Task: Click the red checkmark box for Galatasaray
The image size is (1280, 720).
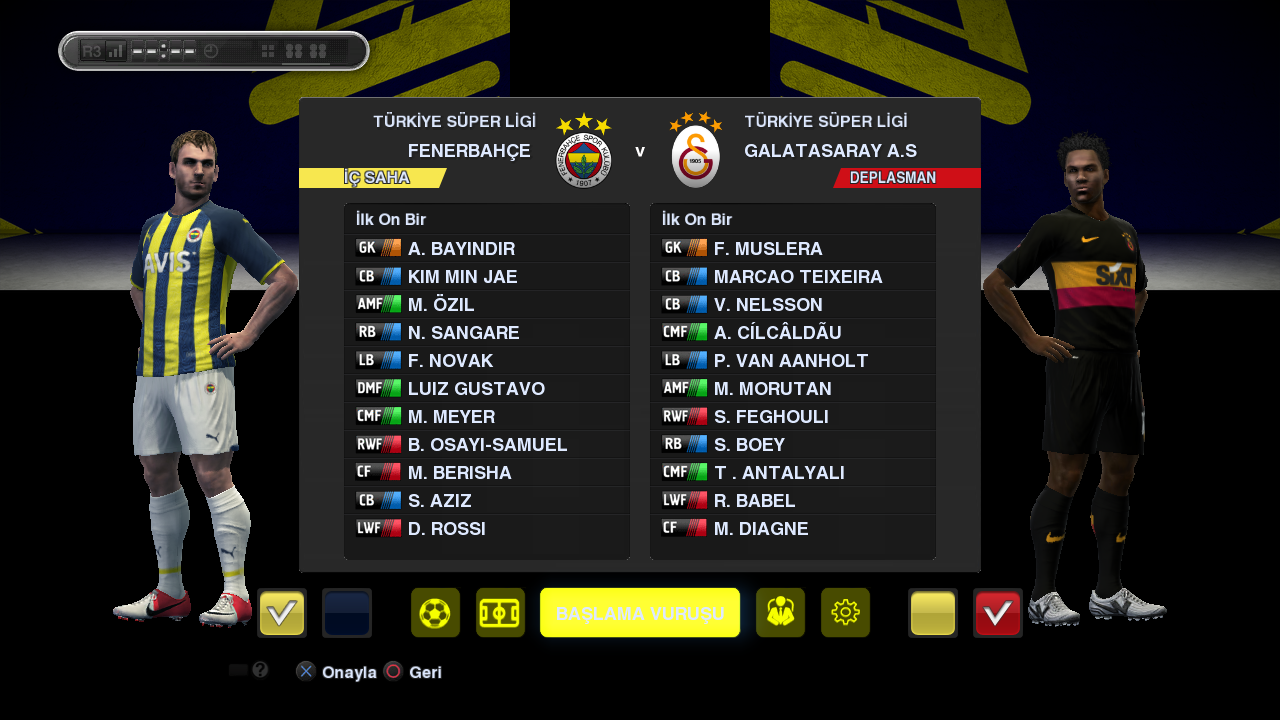Action: coord(997,613)
